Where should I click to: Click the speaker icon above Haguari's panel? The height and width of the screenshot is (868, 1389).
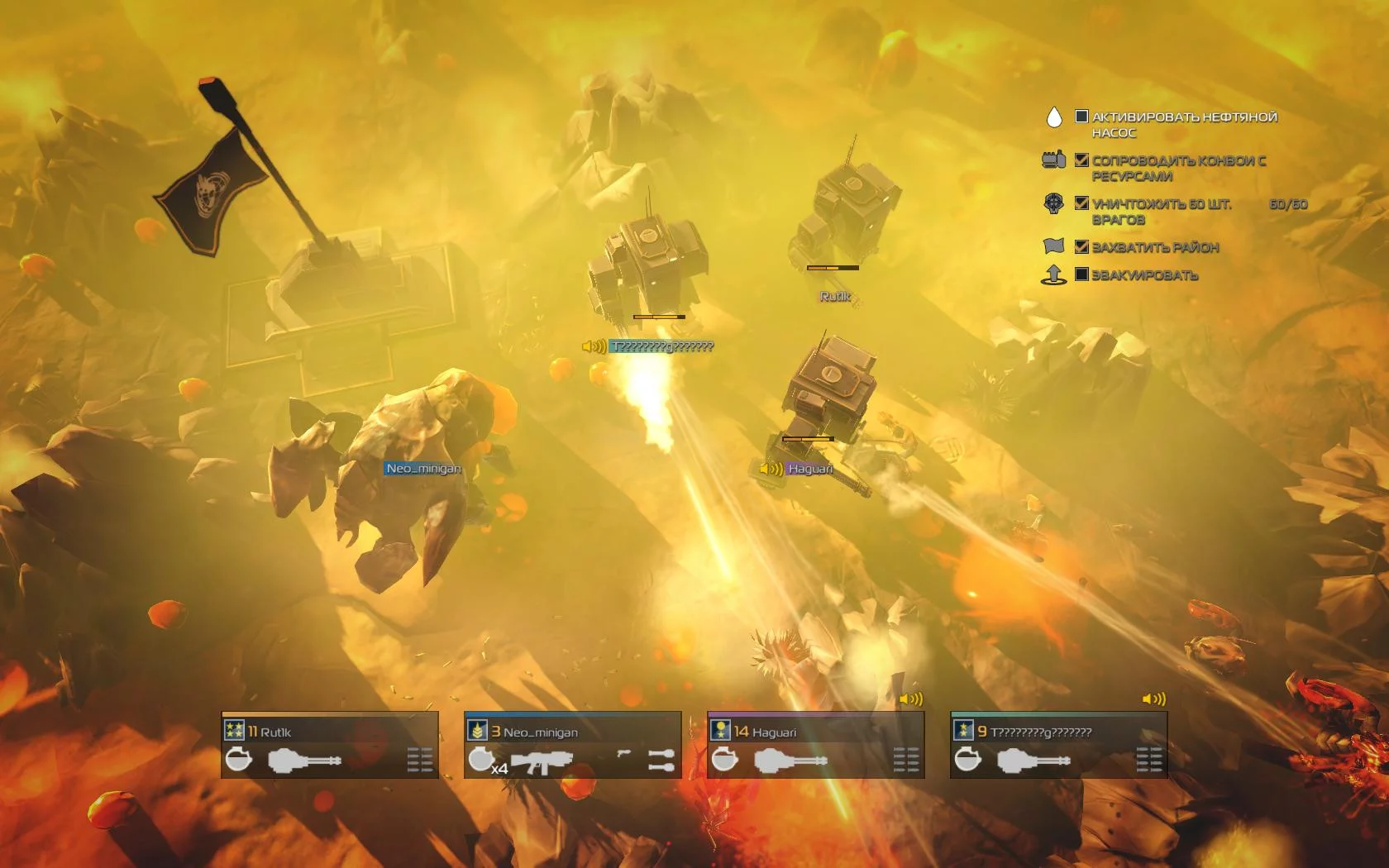tap(910, 699)
